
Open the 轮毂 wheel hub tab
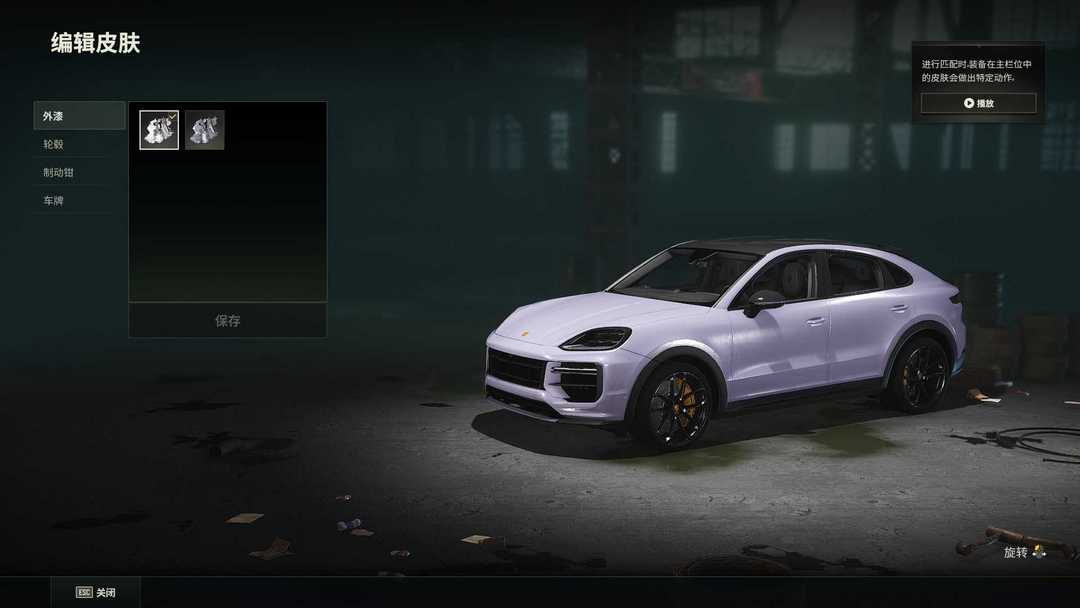(79, 144)
